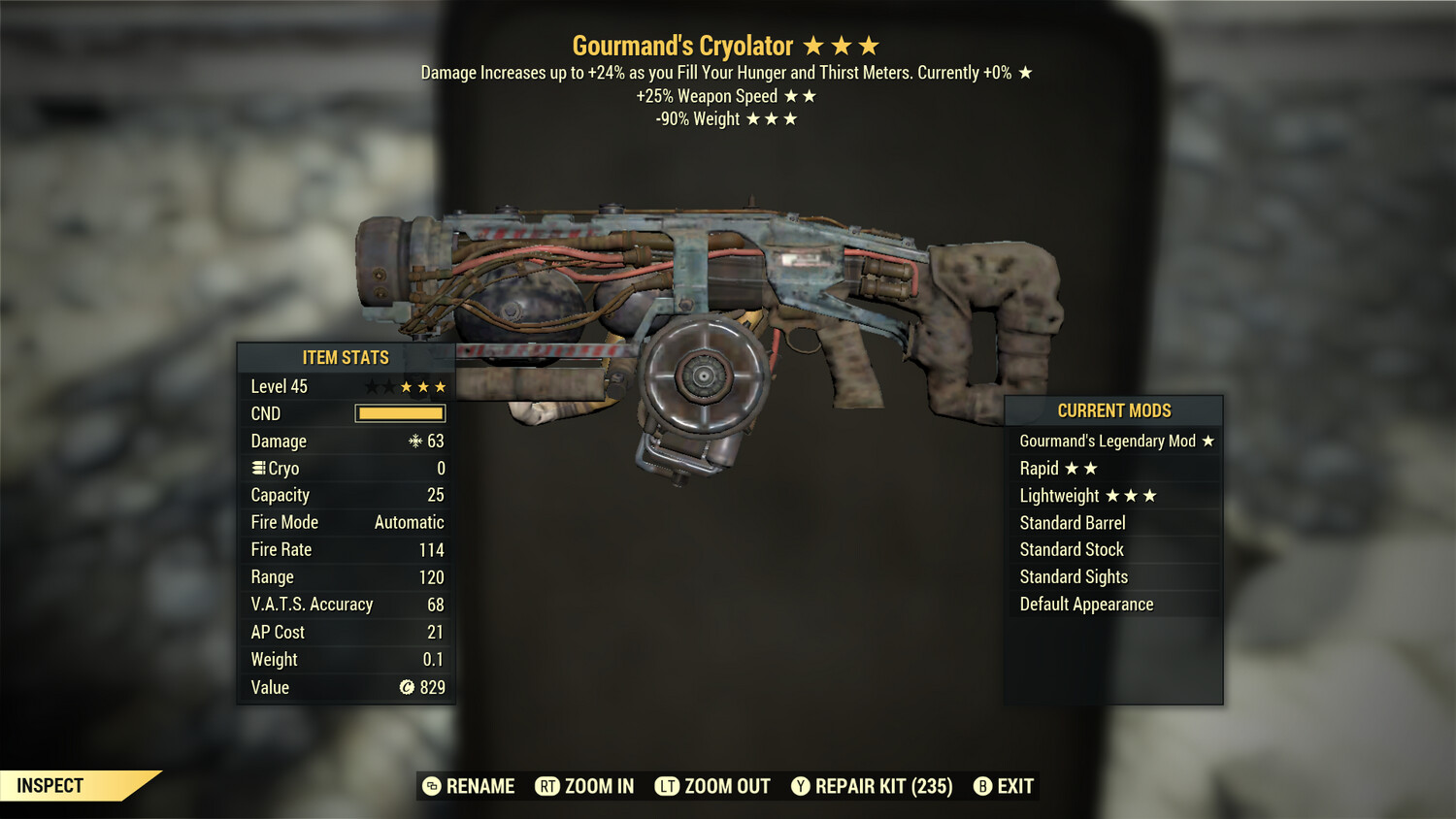Image resolution: width=1456 pixels, height=819 pixels.
Task: Select the INSPECT tab in the corner
Action: (50, 785)
